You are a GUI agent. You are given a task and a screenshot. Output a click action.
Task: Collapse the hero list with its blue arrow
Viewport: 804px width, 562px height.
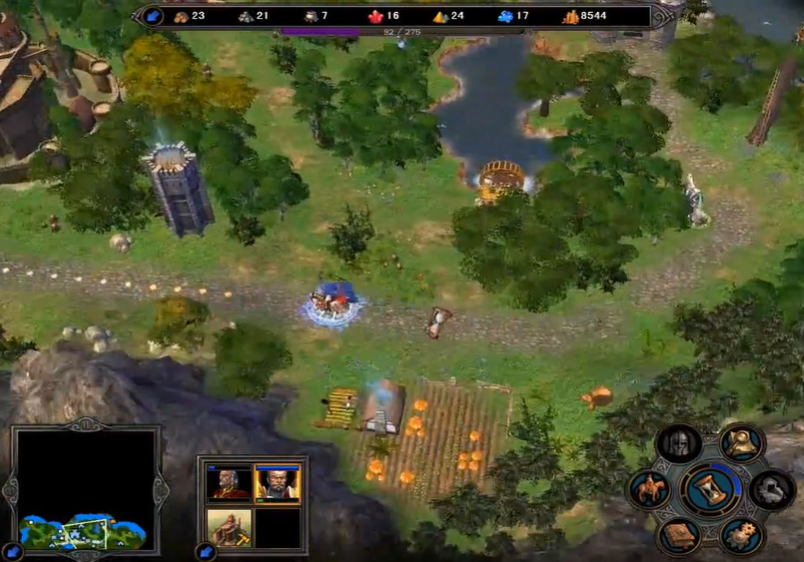205,551
